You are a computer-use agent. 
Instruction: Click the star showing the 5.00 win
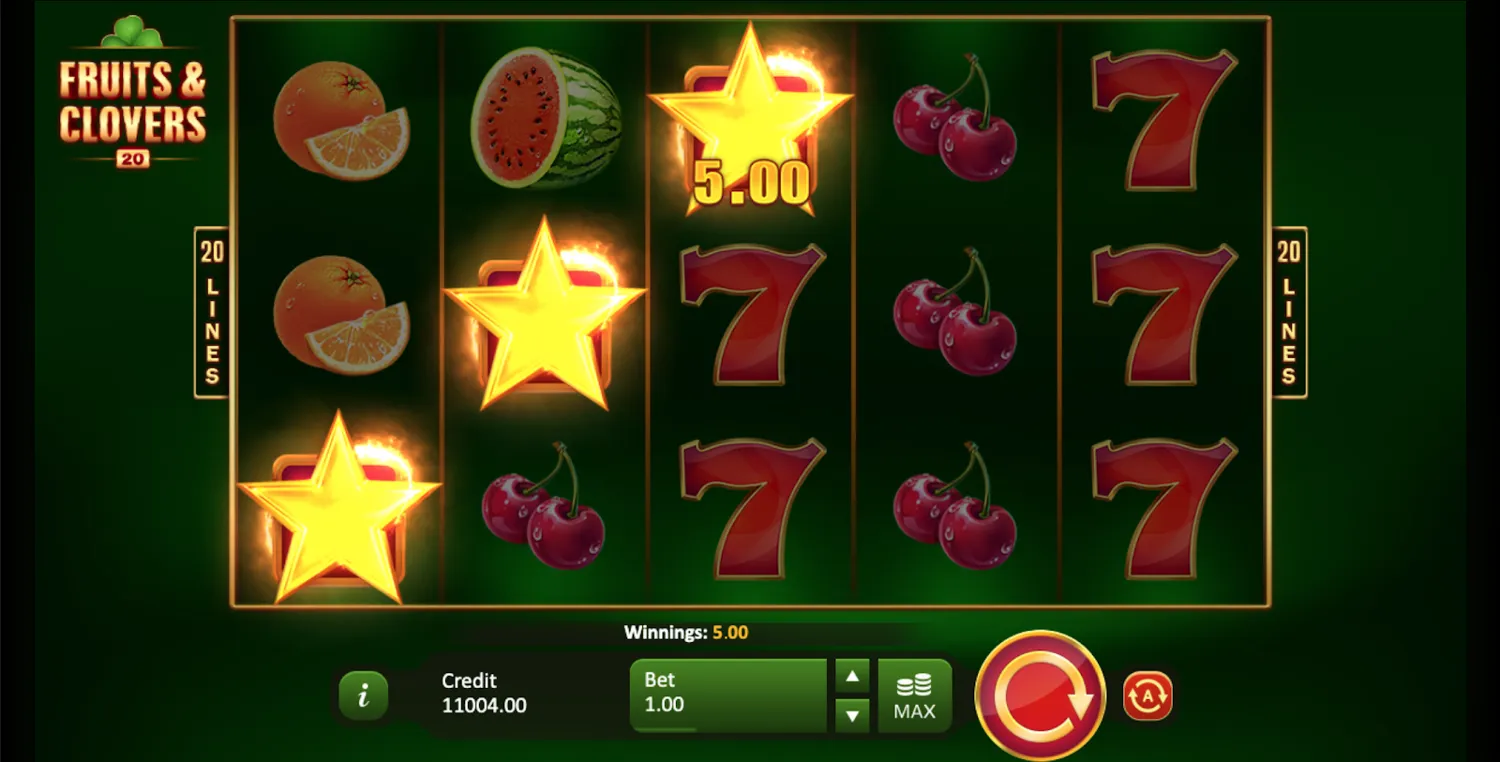(x=750, y=120)
